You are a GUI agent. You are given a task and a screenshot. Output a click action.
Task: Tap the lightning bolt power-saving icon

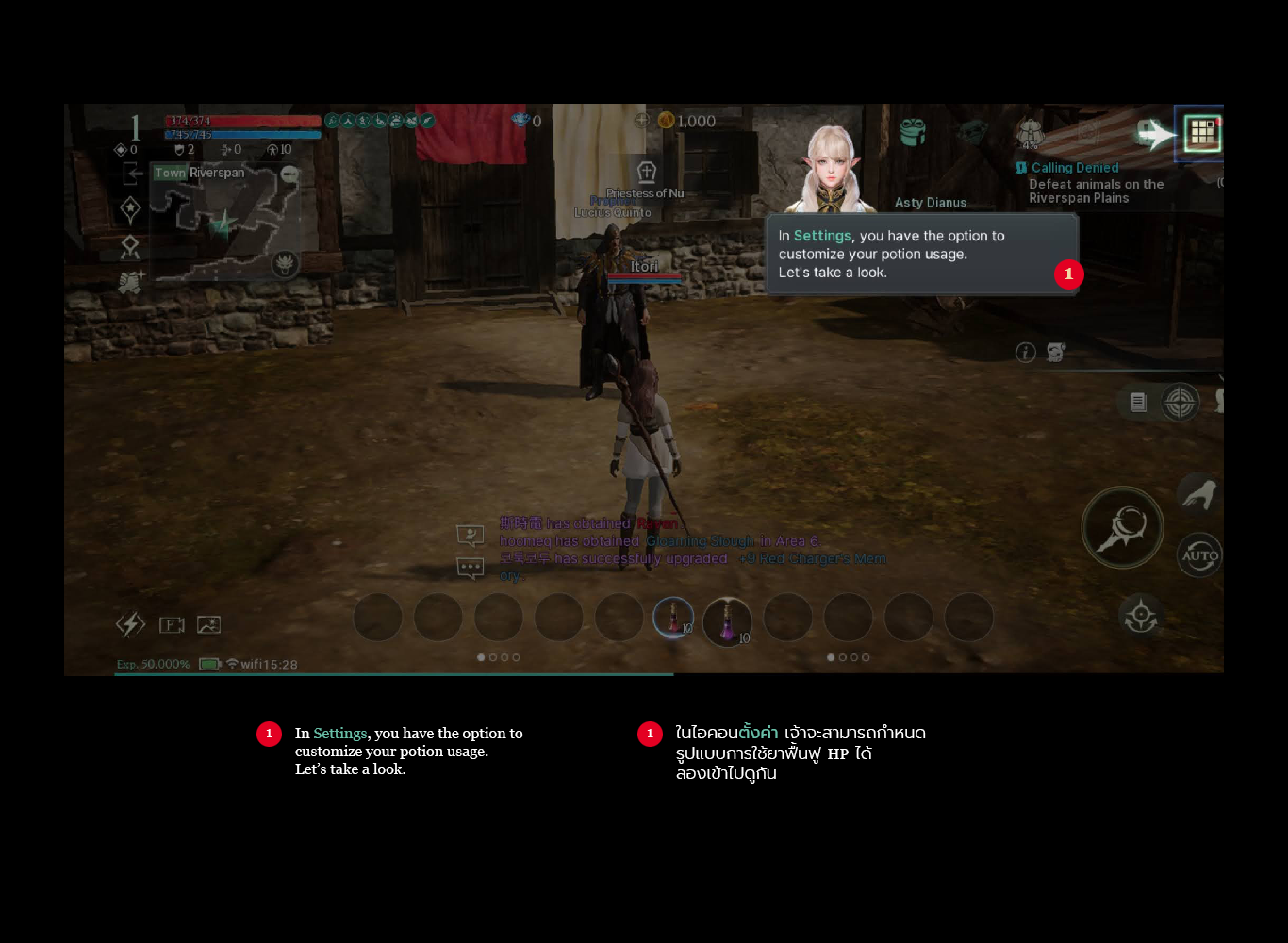130,624
